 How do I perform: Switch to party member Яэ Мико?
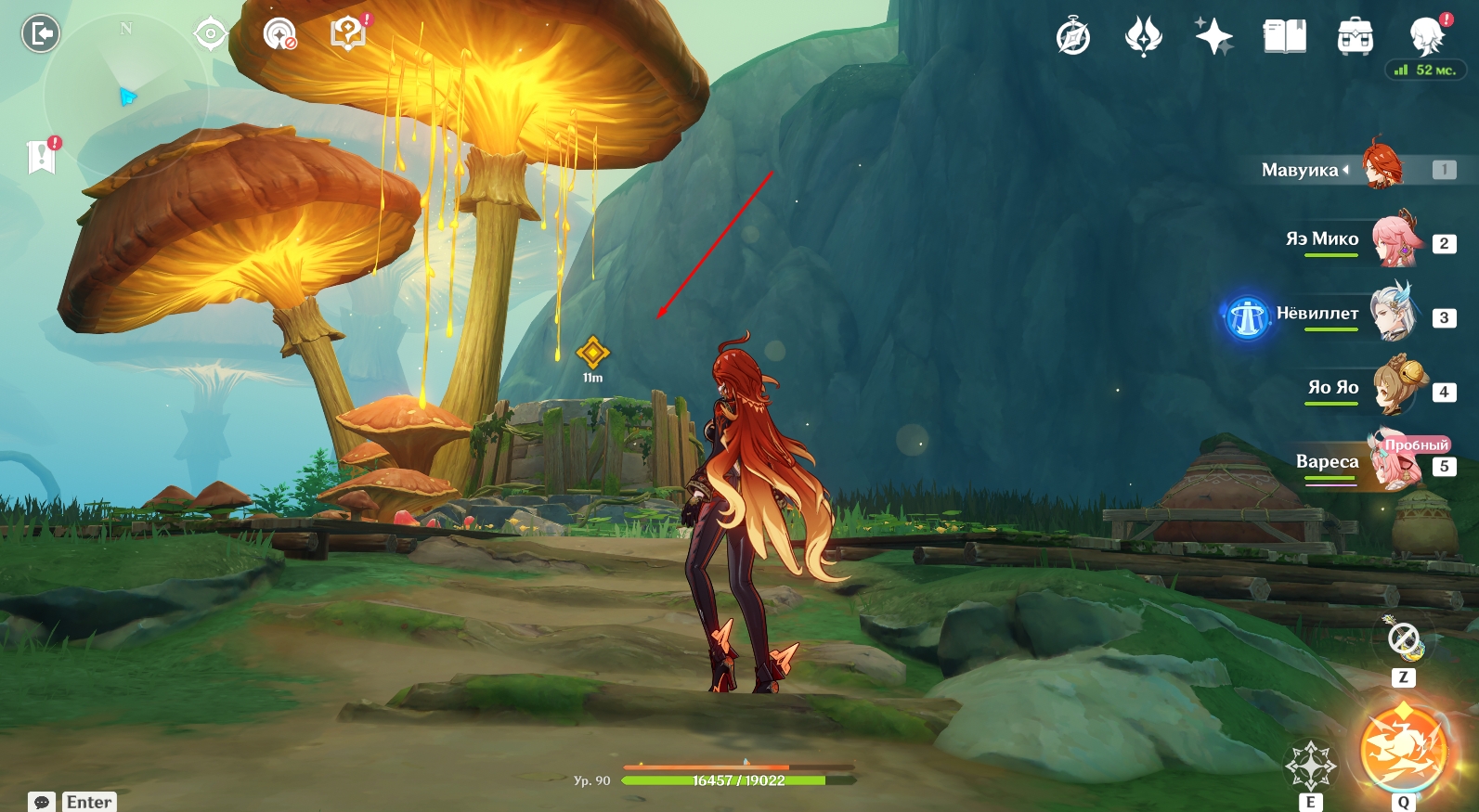click(1395, 240)
